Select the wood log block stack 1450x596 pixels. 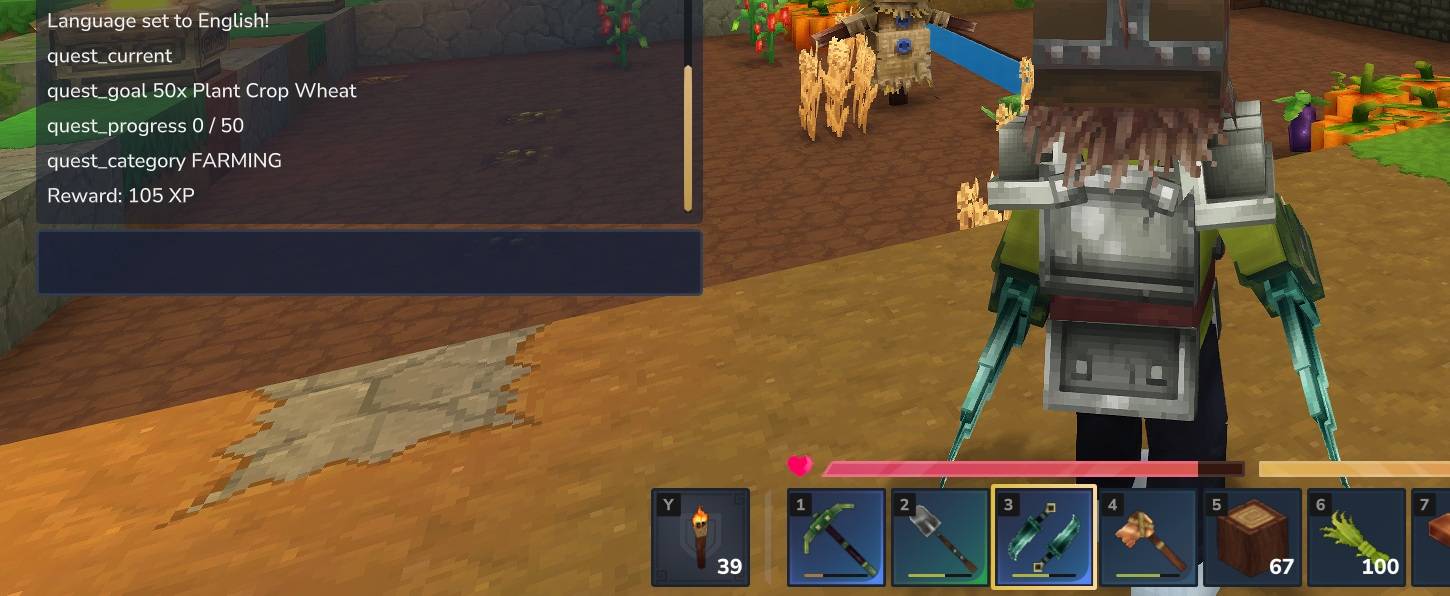(1251, 537)
